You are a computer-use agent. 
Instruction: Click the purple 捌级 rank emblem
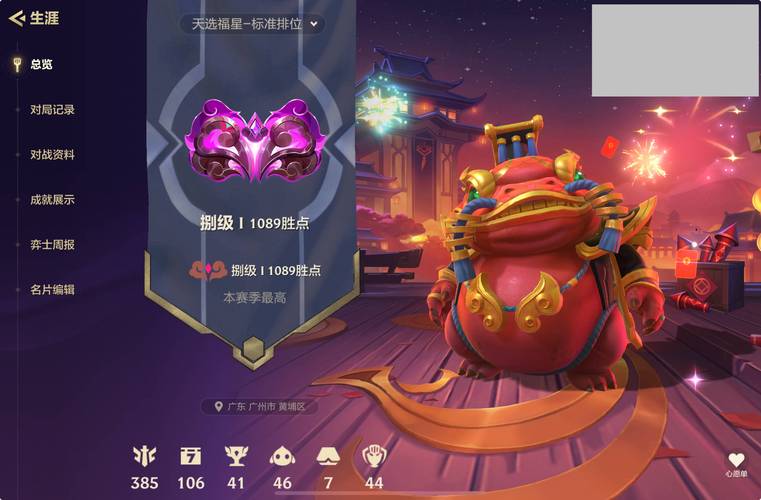point(253,142)
